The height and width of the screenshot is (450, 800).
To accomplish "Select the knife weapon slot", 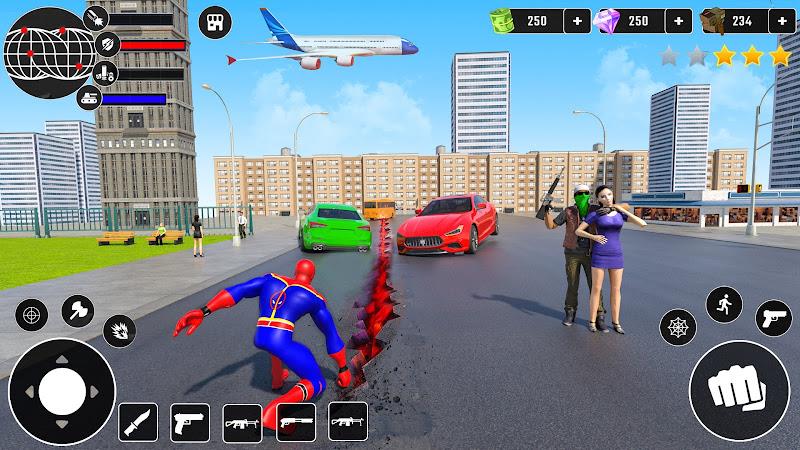I will (138, 422).
